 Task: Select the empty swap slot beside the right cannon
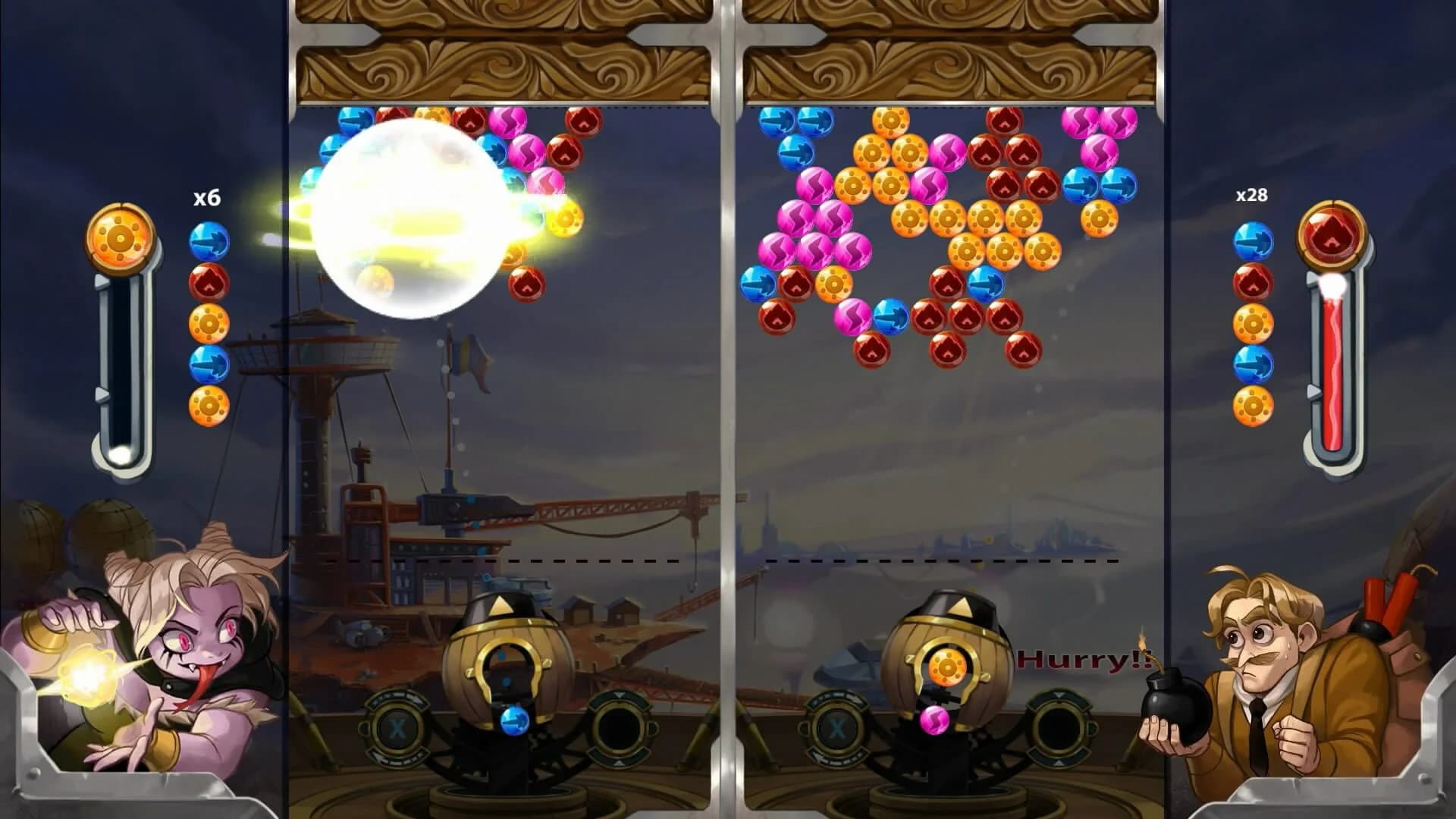(x=1059, y=724)
